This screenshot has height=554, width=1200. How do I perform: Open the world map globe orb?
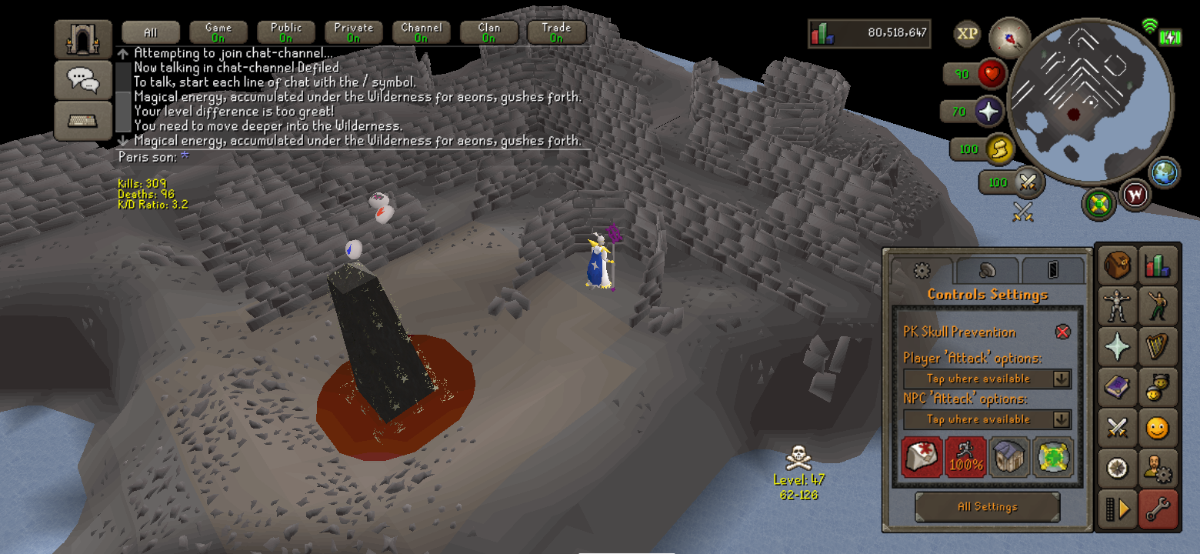[x=1164, y=172]
